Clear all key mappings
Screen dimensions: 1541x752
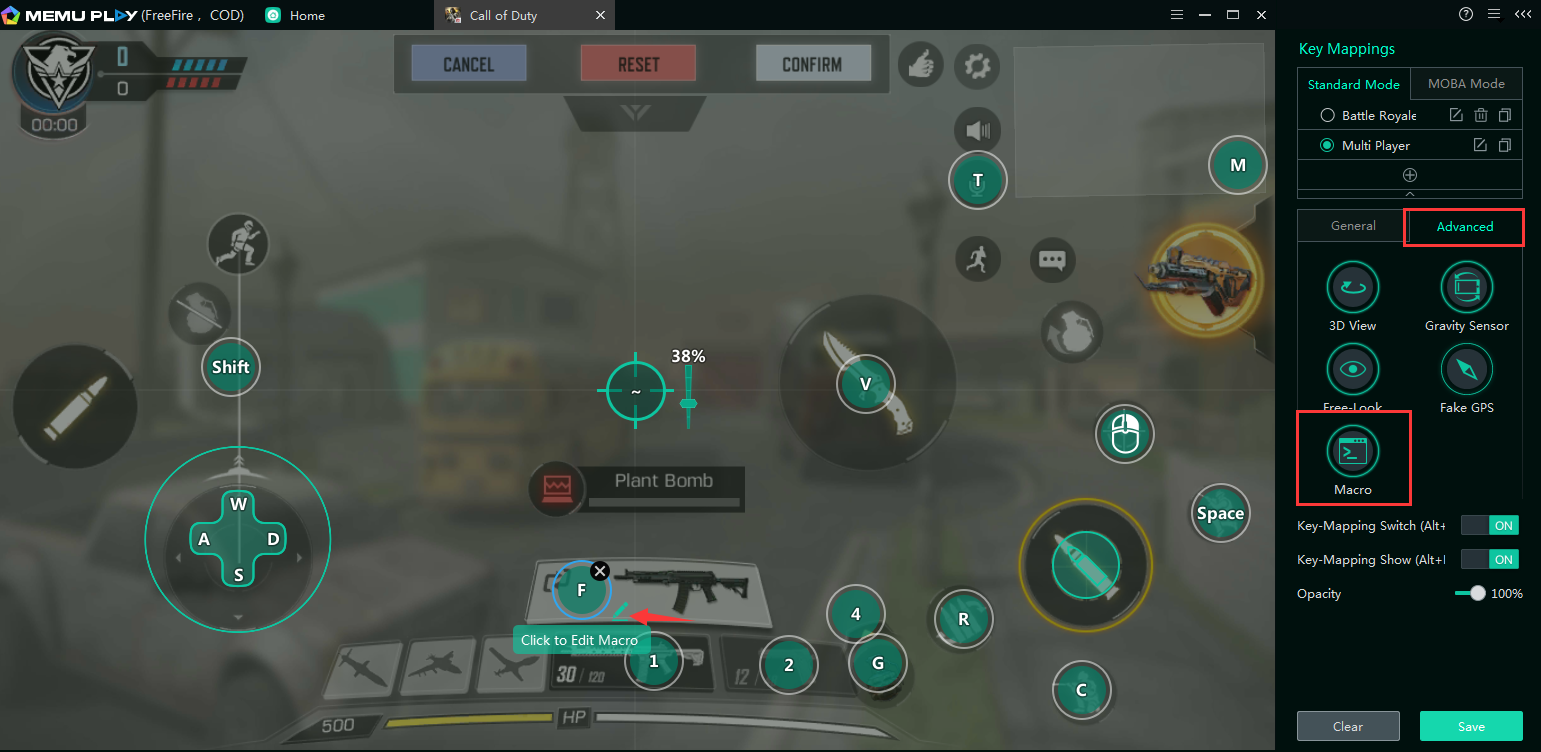[1347, 726]
